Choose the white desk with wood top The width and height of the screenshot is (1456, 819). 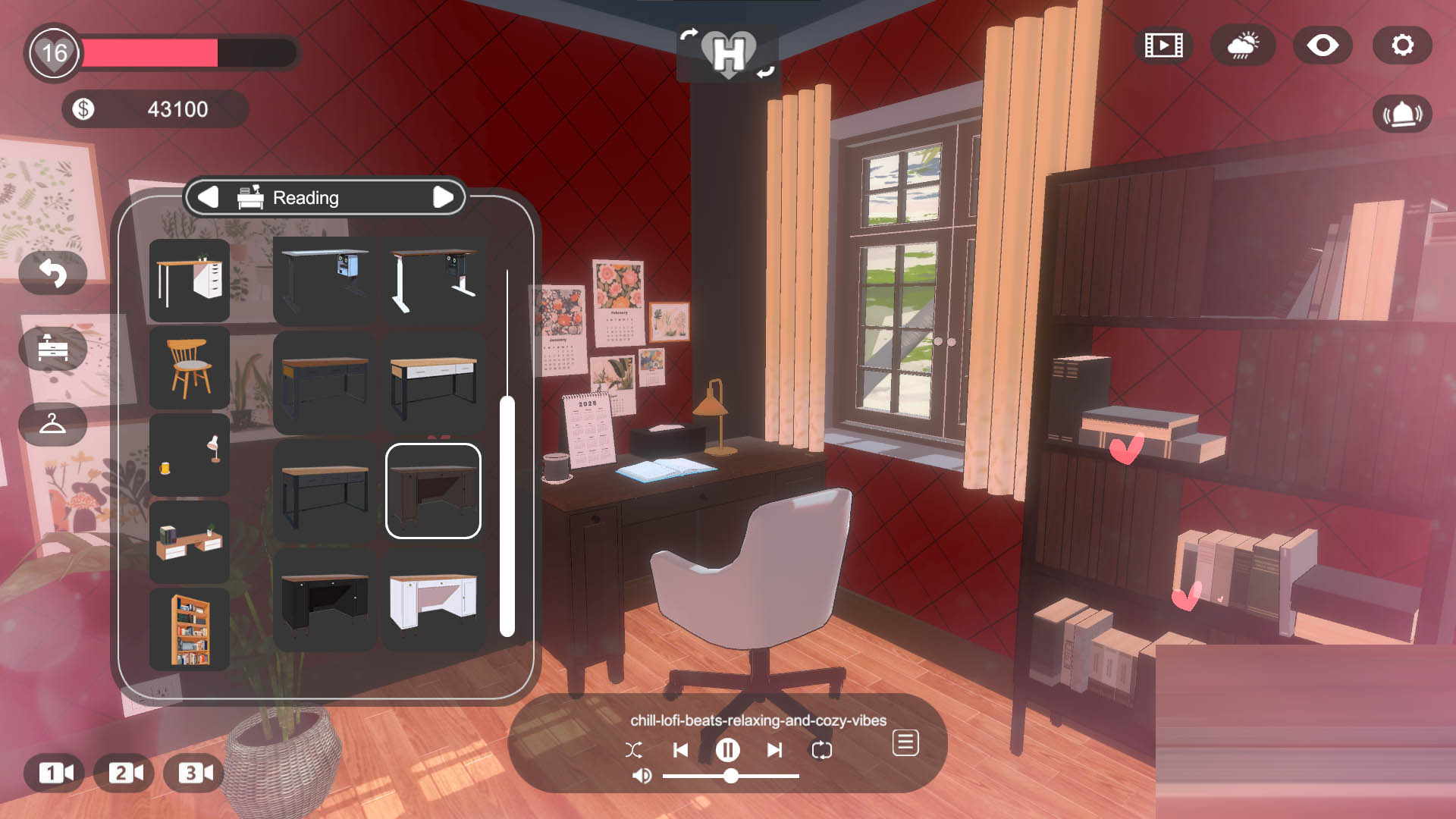point(433,601)
